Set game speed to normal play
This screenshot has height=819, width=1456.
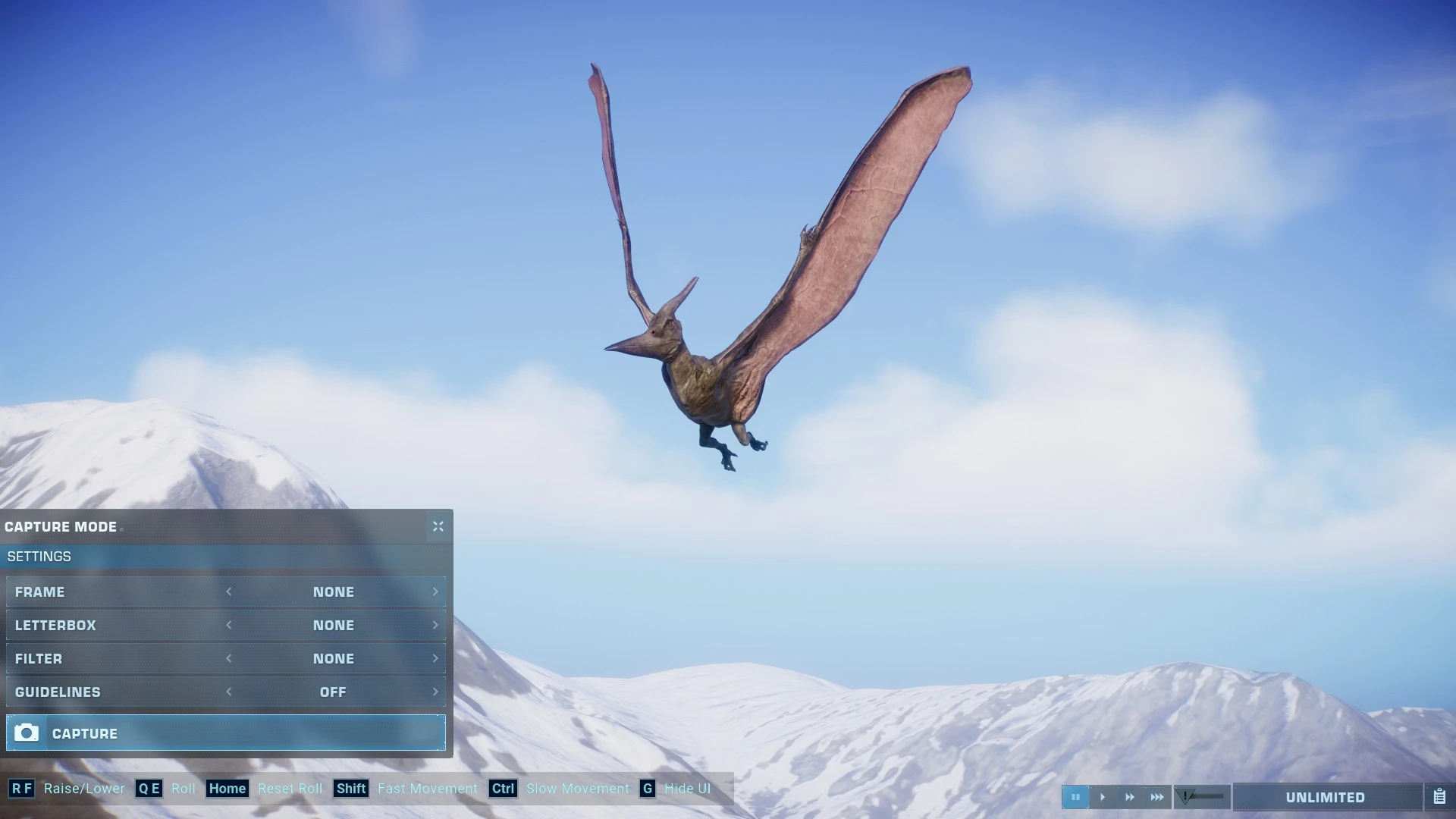1103,797
